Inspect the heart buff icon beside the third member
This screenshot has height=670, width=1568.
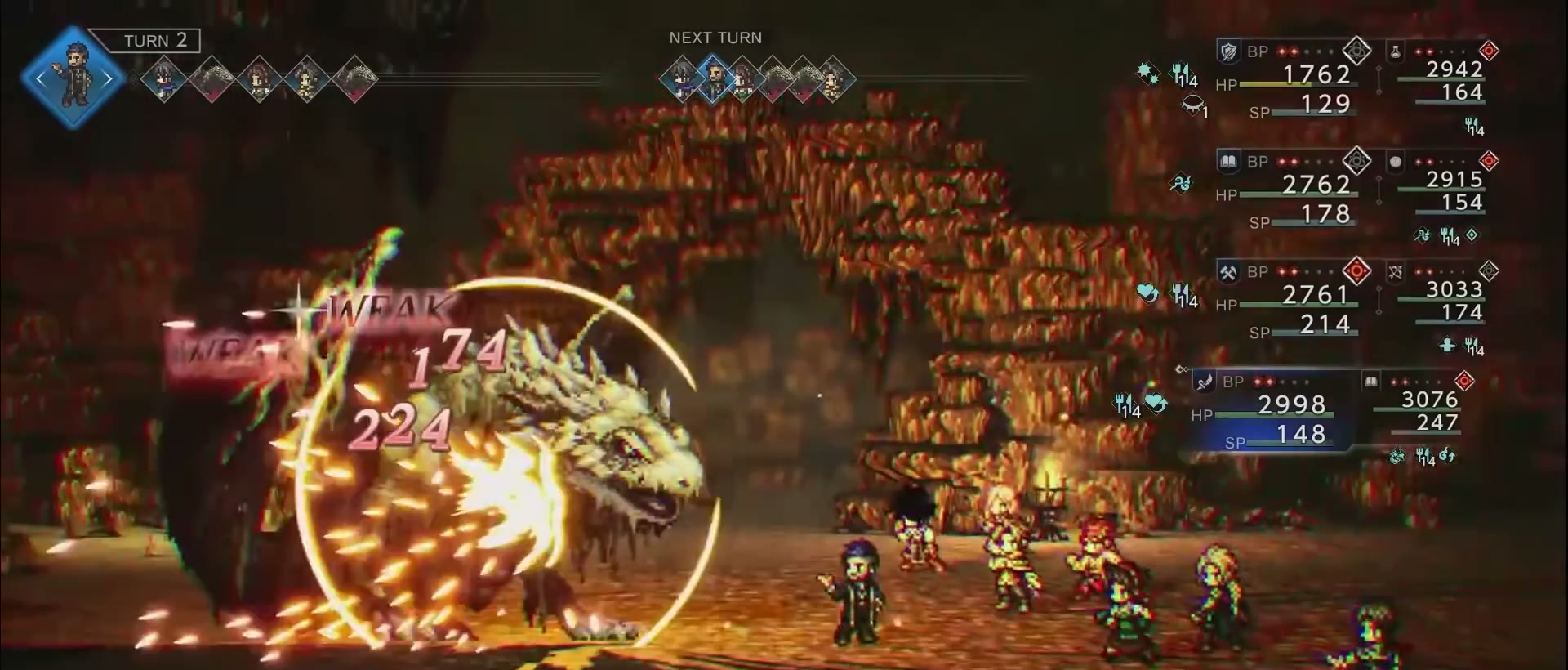1147,293
